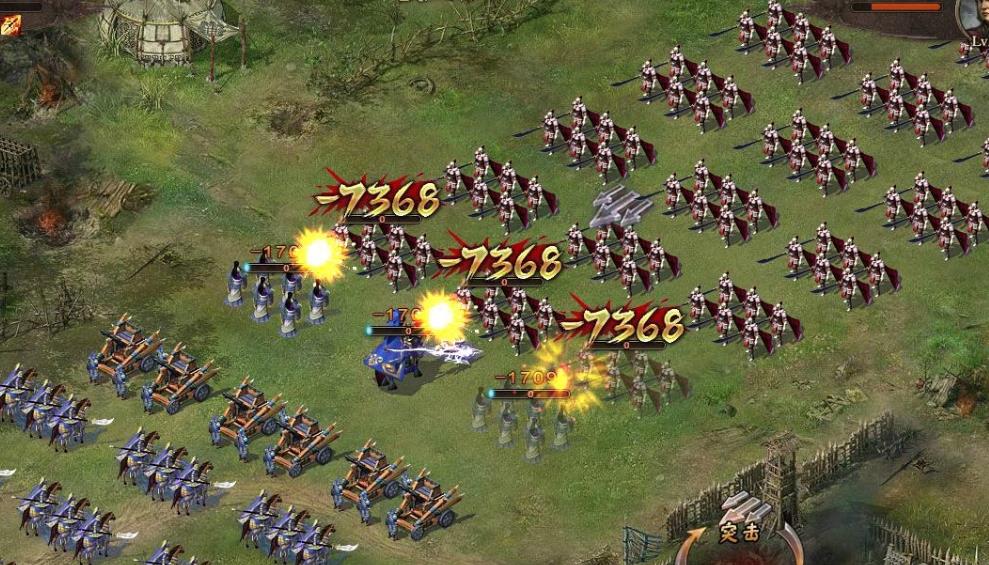Viewport: 989px width, 565px height.
Task: Click the flaming sword skill icon
Action: 11,25
